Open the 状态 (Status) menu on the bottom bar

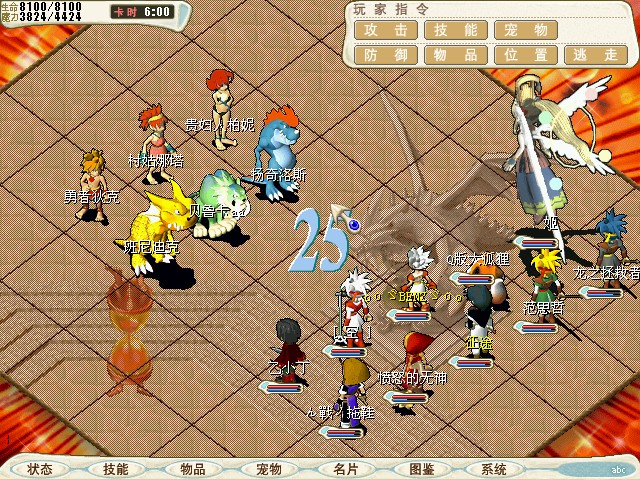[41, 469]
